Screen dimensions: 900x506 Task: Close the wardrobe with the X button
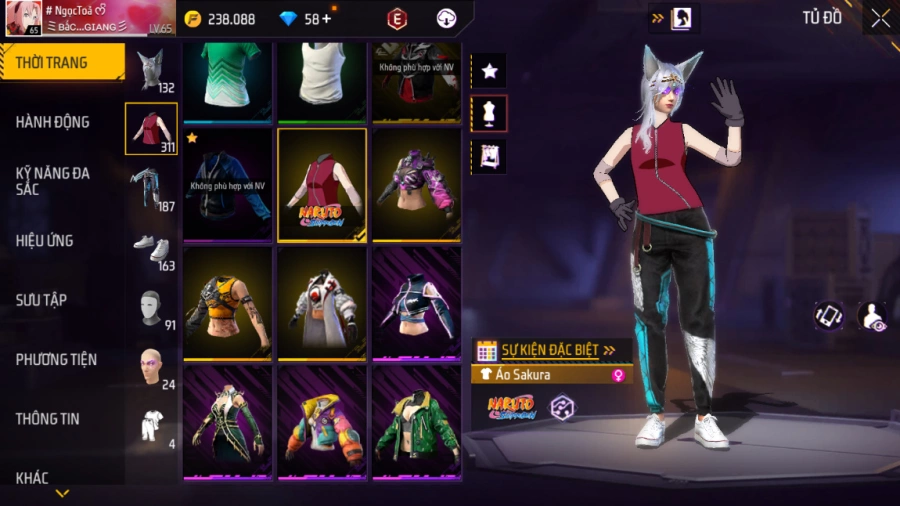pyautogui.click(x=880, y=18)
